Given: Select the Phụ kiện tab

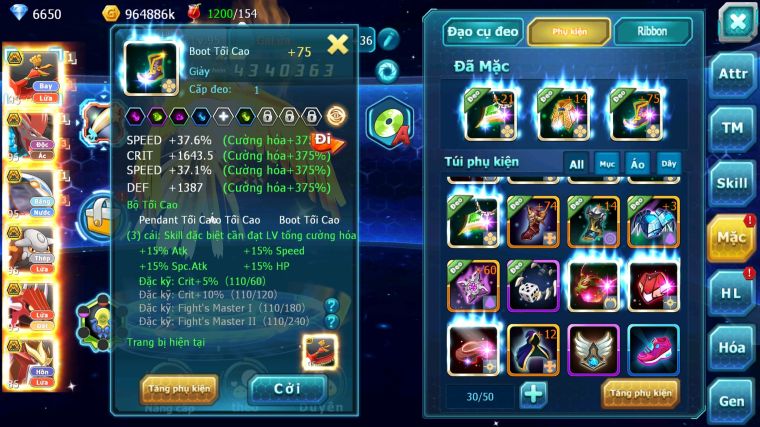Looking at the screenshot, I should pyautogui.click(x=569, y=32).
